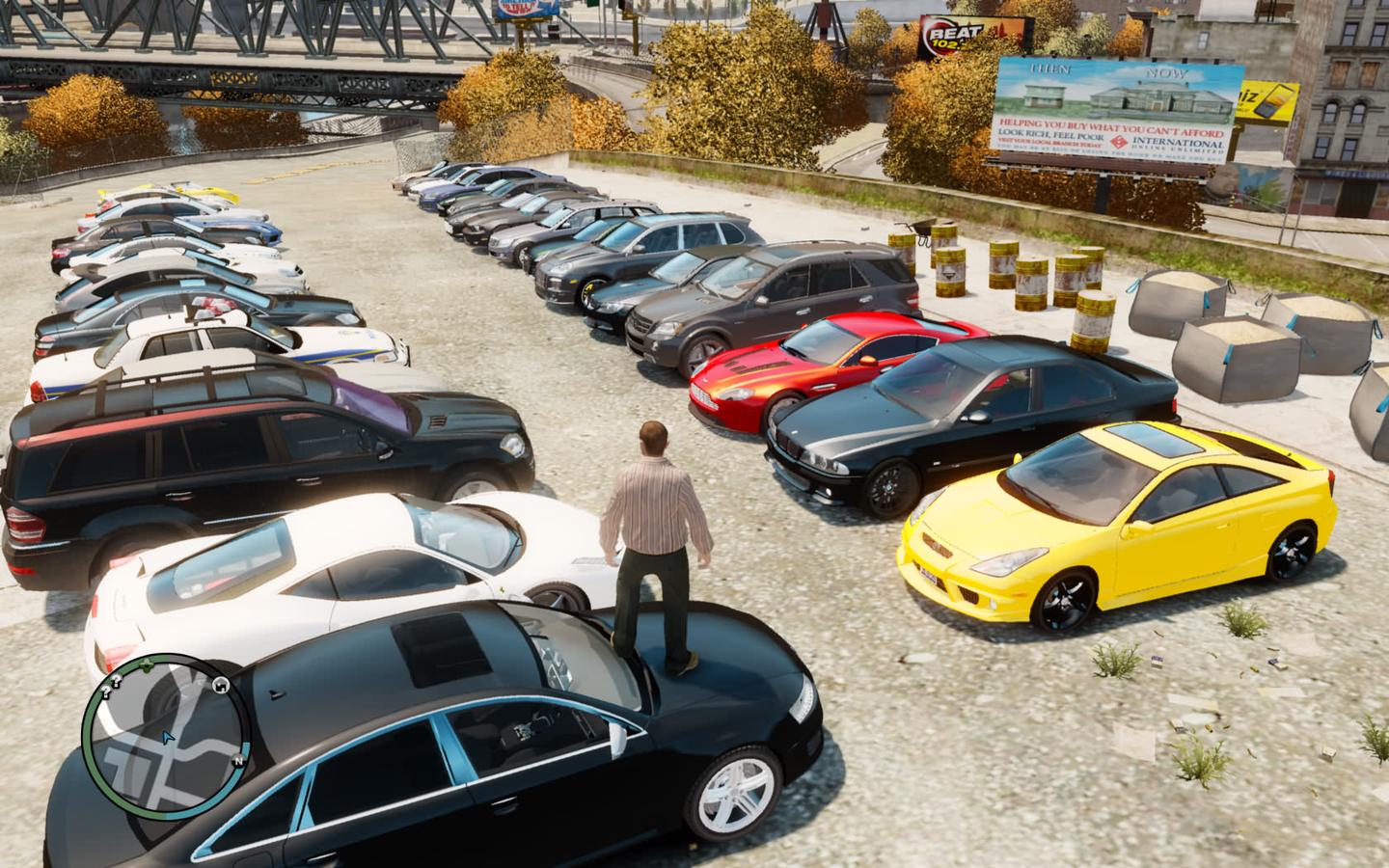Select the safehouse icon on the radar
Image resolution: width=1389 pixels, height=868 pixels.
coord(220,687)
